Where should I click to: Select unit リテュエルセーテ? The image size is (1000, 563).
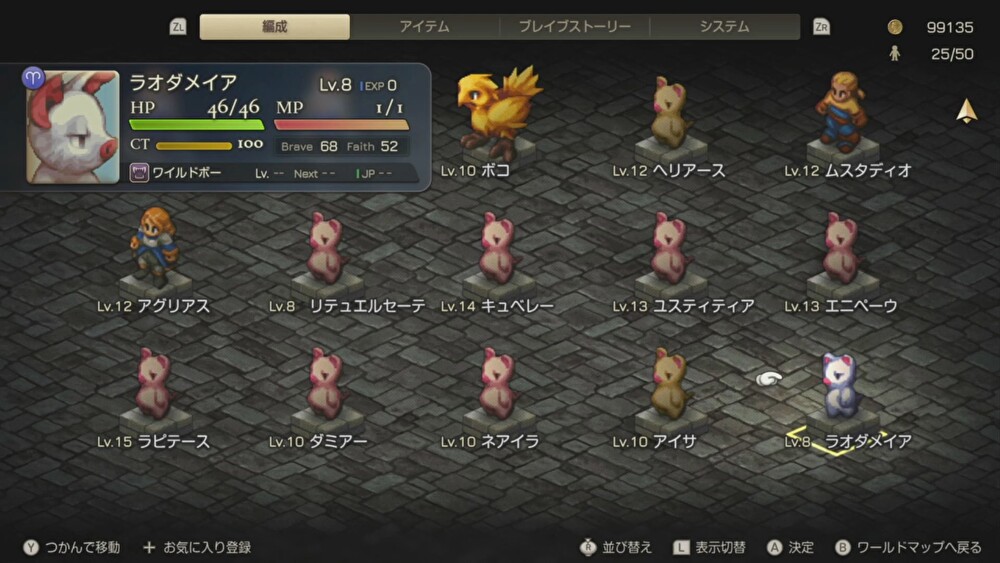325,248
